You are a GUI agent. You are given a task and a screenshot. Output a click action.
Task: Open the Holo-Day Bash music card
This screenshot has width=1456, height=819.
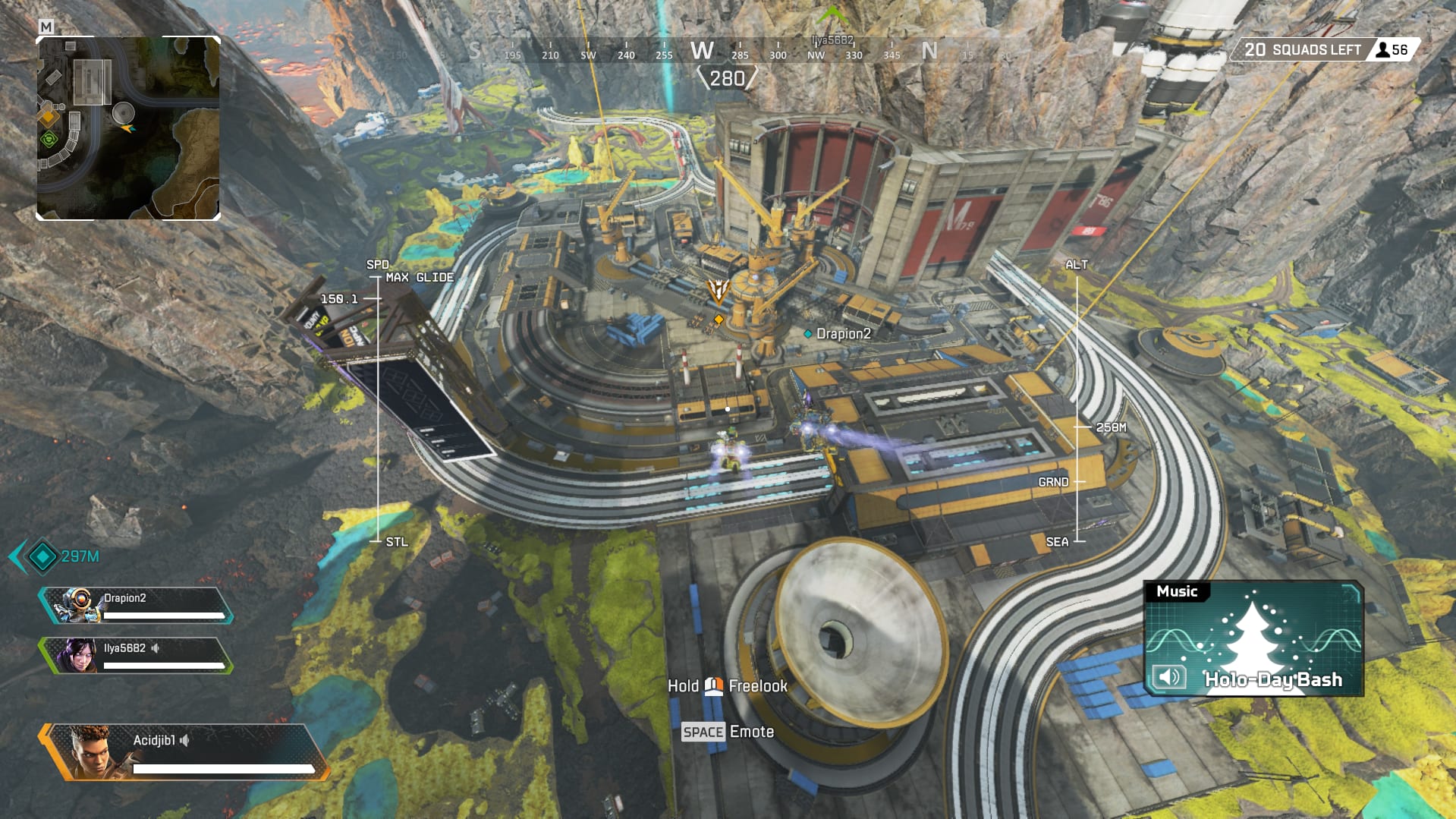tap(1253, 638)
